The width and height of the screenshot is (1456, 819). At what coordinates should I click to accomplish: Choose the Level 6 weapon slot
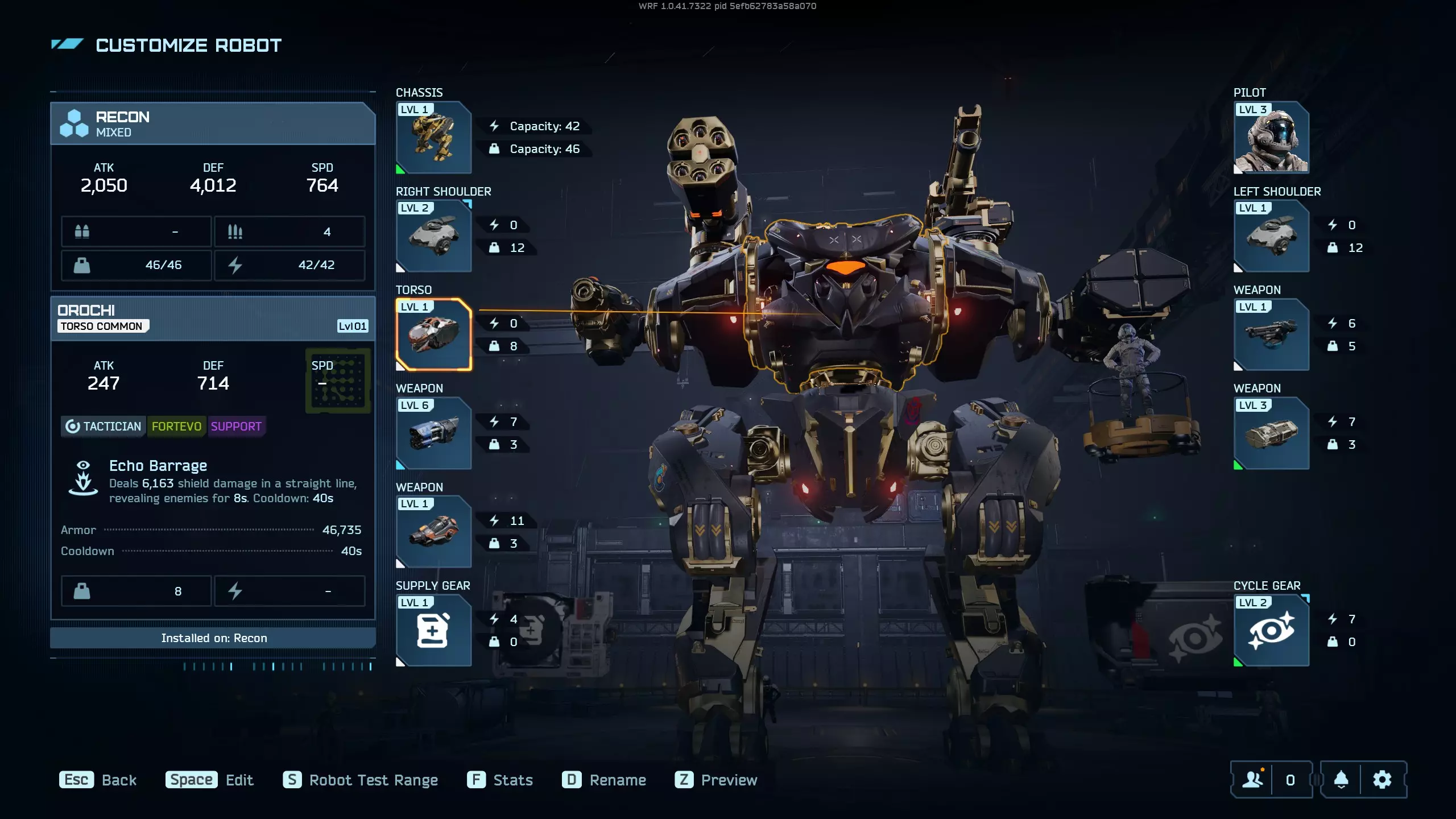(433, 433)
